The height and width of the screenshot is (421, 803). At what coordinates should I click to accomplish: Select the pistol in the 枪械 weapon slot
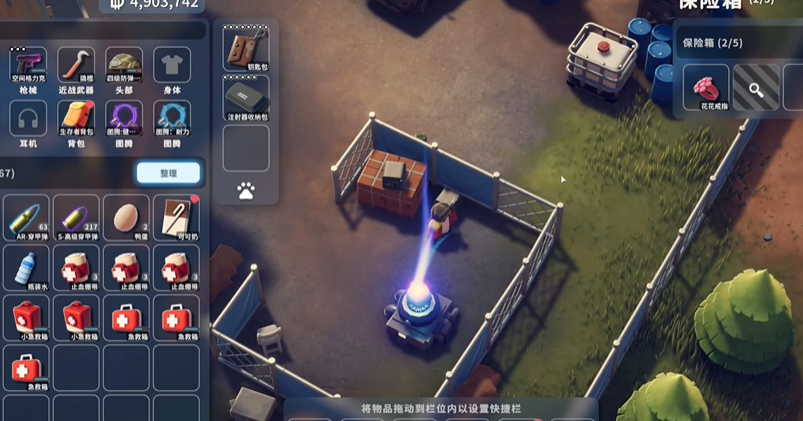coord(28,66)
